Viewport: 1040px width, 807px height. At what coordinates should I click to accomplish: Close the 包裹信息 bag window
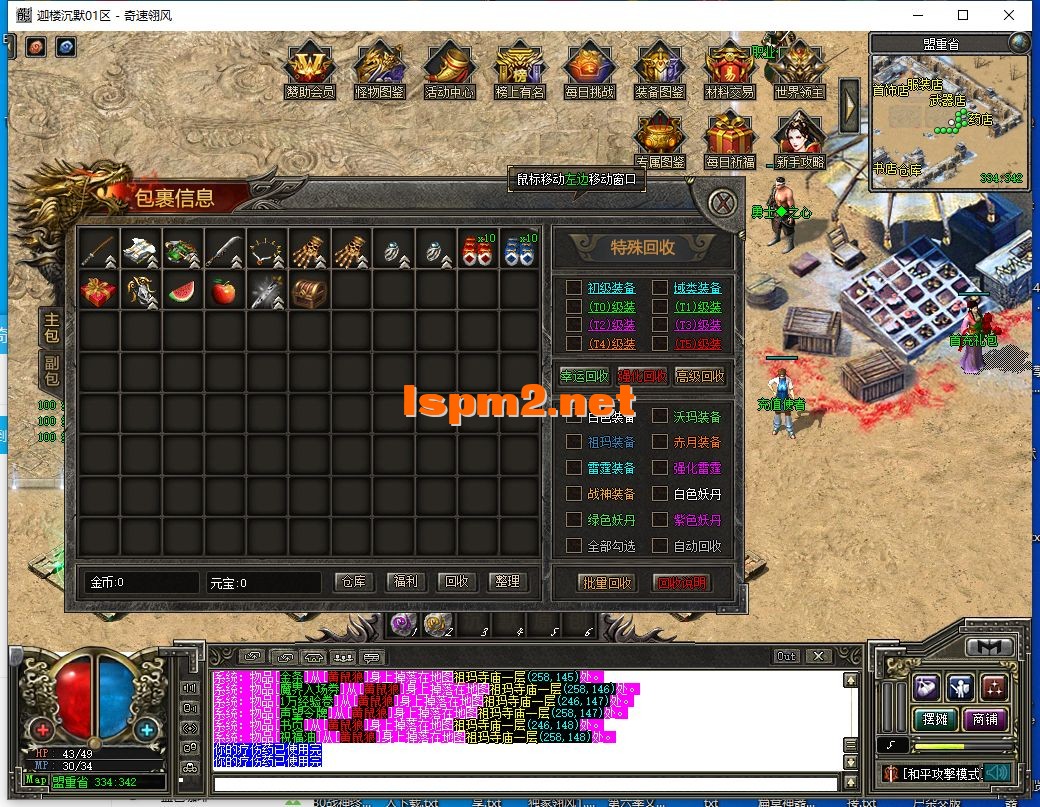coord(722,203)
